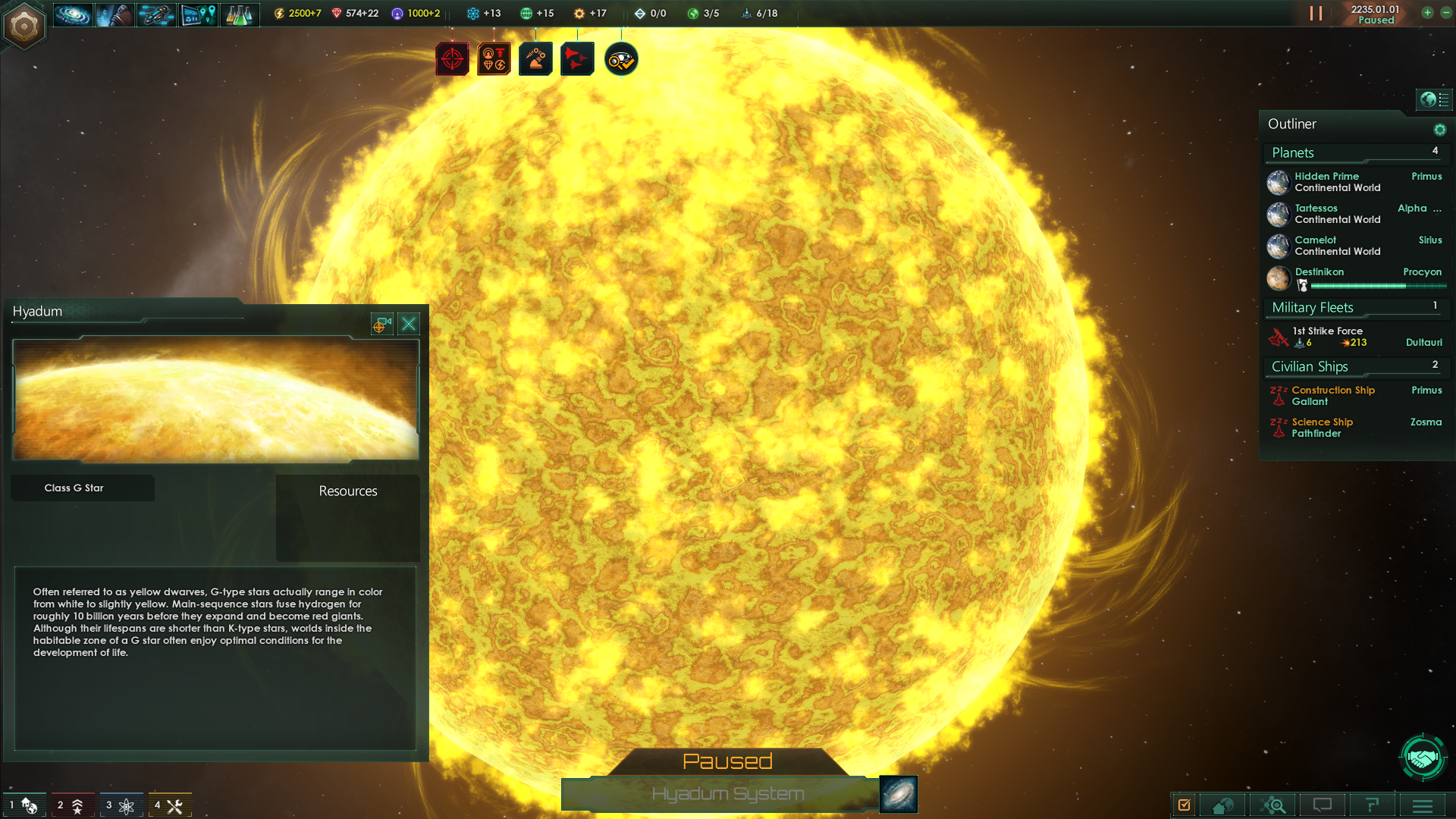
Task: Click the red fleet ships alert icon
Action: click(576, 59)
